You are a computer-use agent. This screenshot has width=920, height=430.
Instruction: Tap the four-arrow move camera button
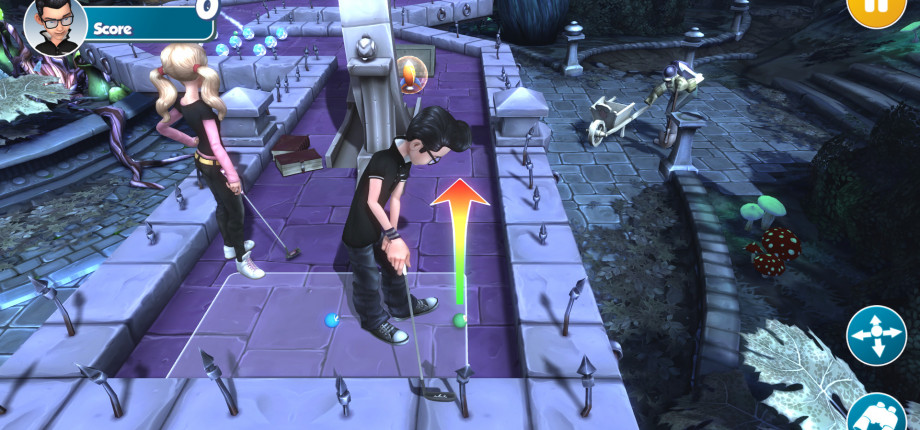tap(876, 335)
